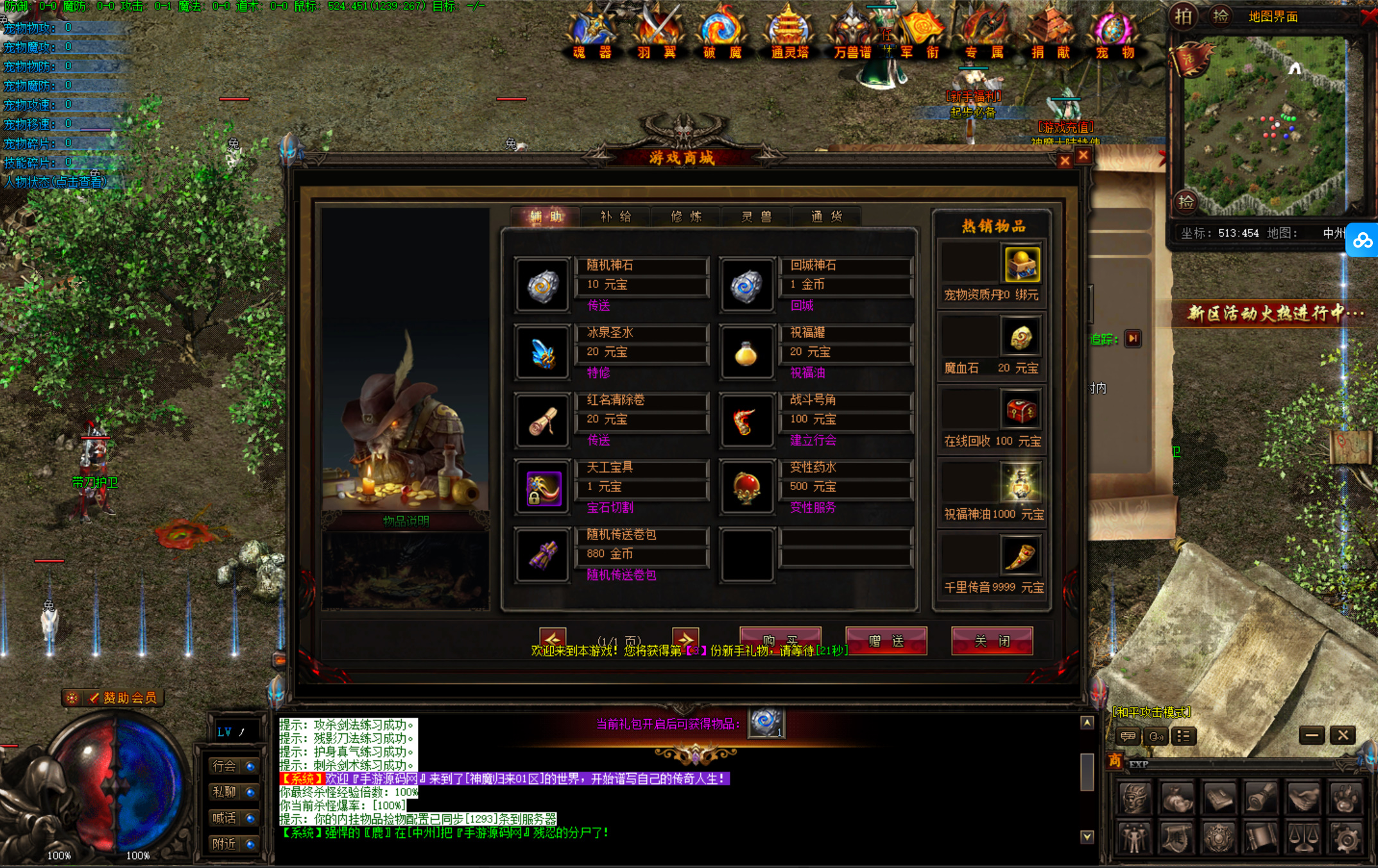The image size is (1378, 868).
Task: Select the 灵兽 tab
Action: [x=757, y=217]
